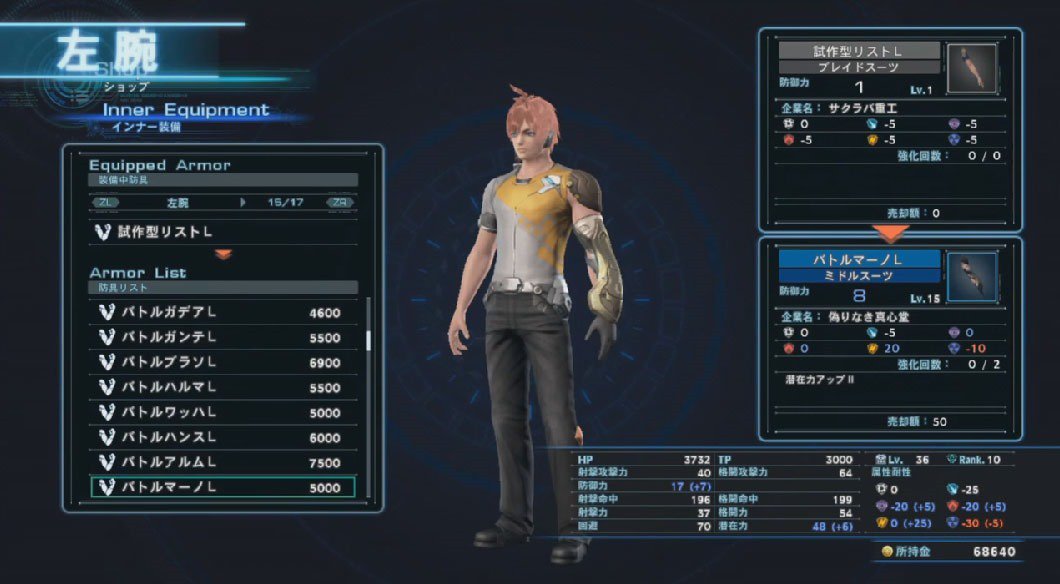This screenshot has height=584, width=1060.
Task: Select the バトルハルマL list entry
Action: [x=222, y=387]
